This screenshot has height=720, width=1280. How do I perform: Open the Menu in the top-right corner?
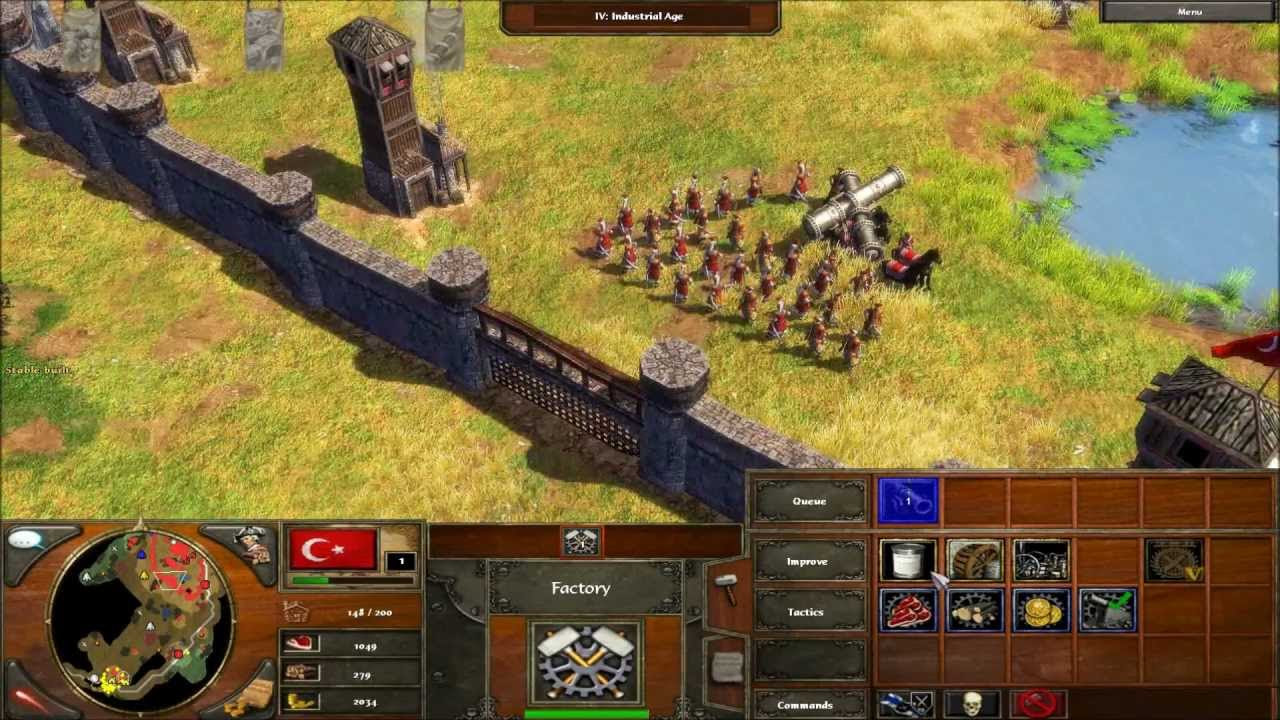tap(1192, 10)
